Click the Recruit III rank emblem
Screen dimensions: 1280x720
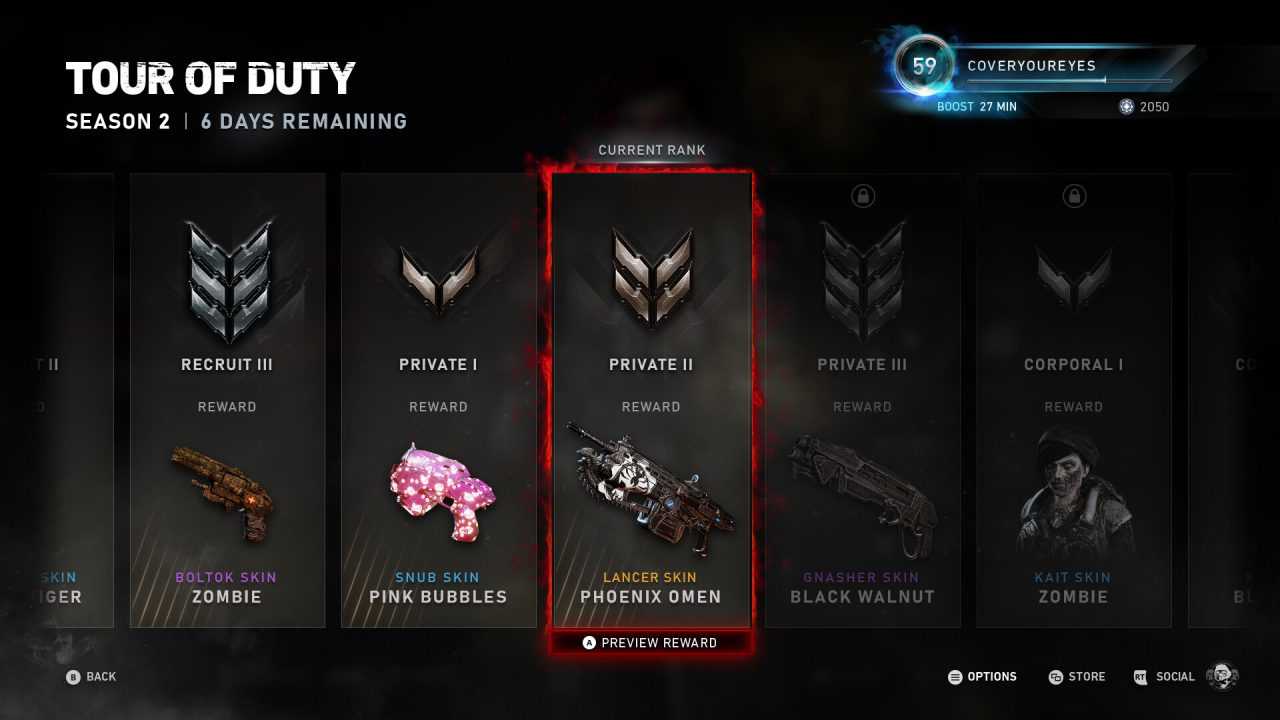[227, 270]
